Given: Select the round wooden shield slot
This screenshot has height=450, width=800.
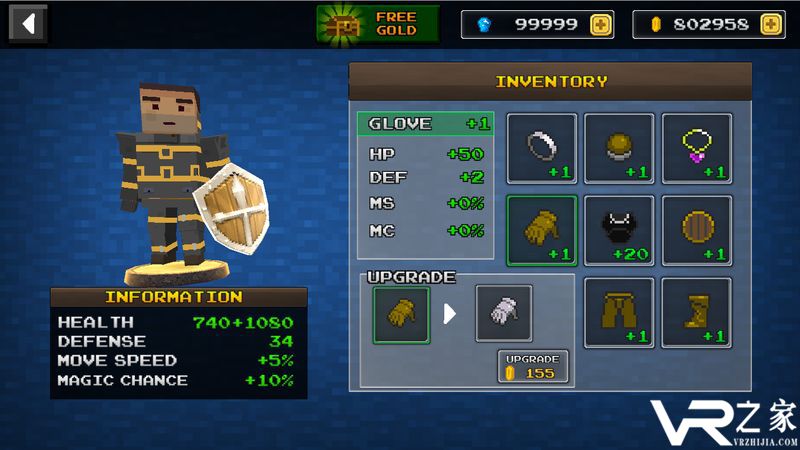Looking at the screenshot, I should tap(697, 230).
